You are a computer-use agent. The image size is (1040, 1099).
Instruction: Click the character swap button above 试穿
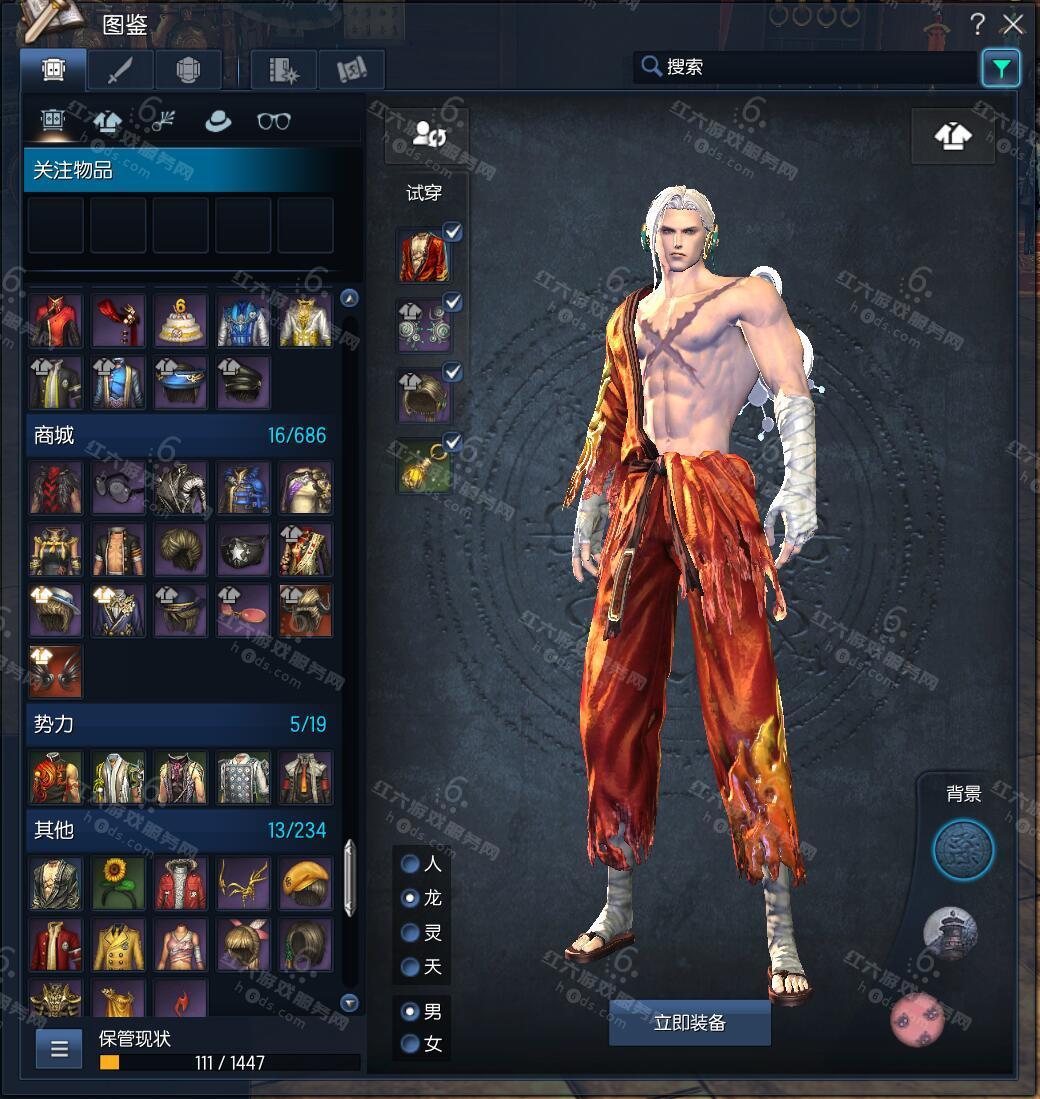click(x=426, y=135)
